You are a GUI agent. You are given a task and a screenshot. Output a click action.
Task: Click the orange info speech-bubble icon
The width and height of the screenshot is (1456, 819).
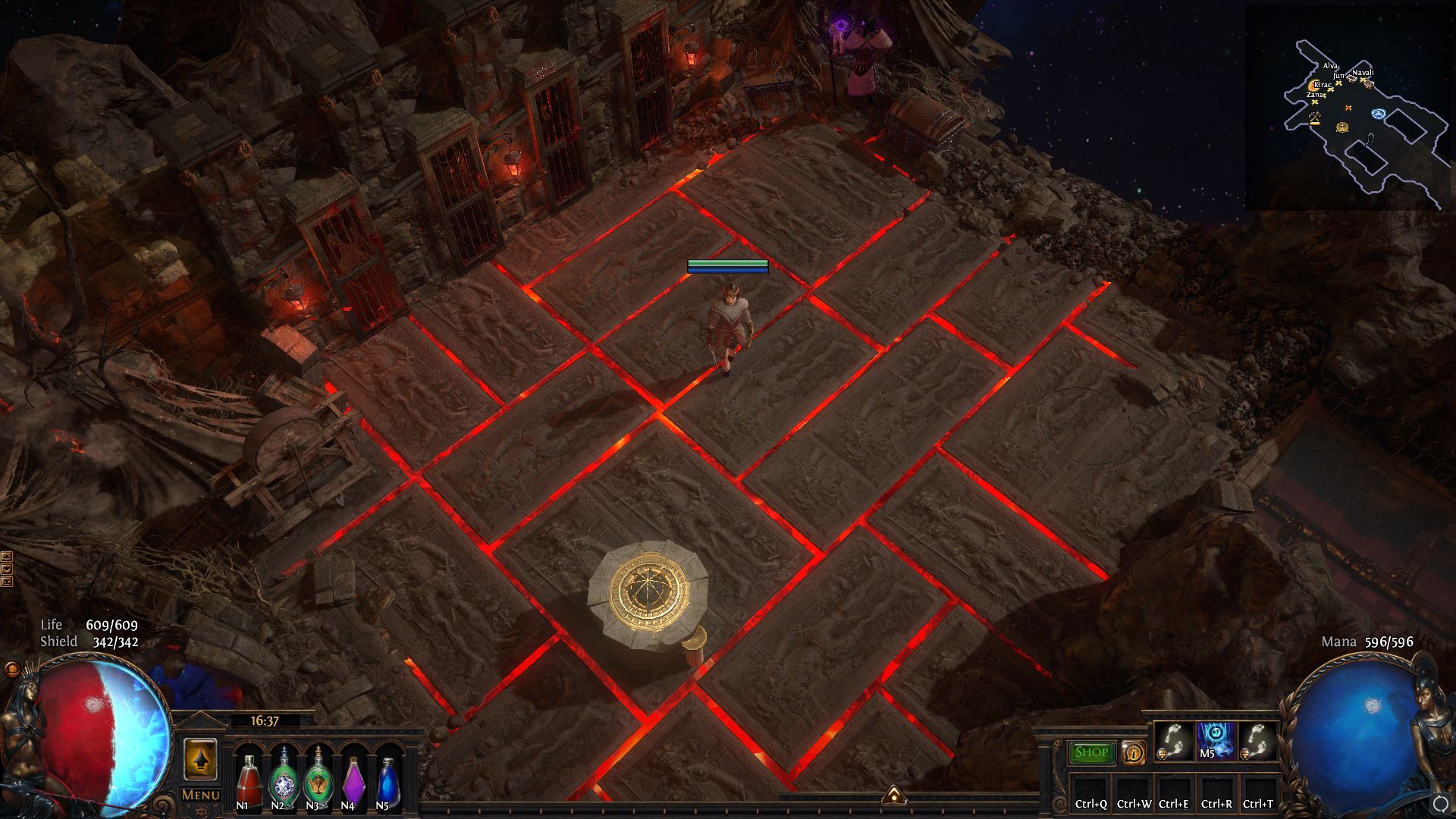click(x=1133, y=753)
